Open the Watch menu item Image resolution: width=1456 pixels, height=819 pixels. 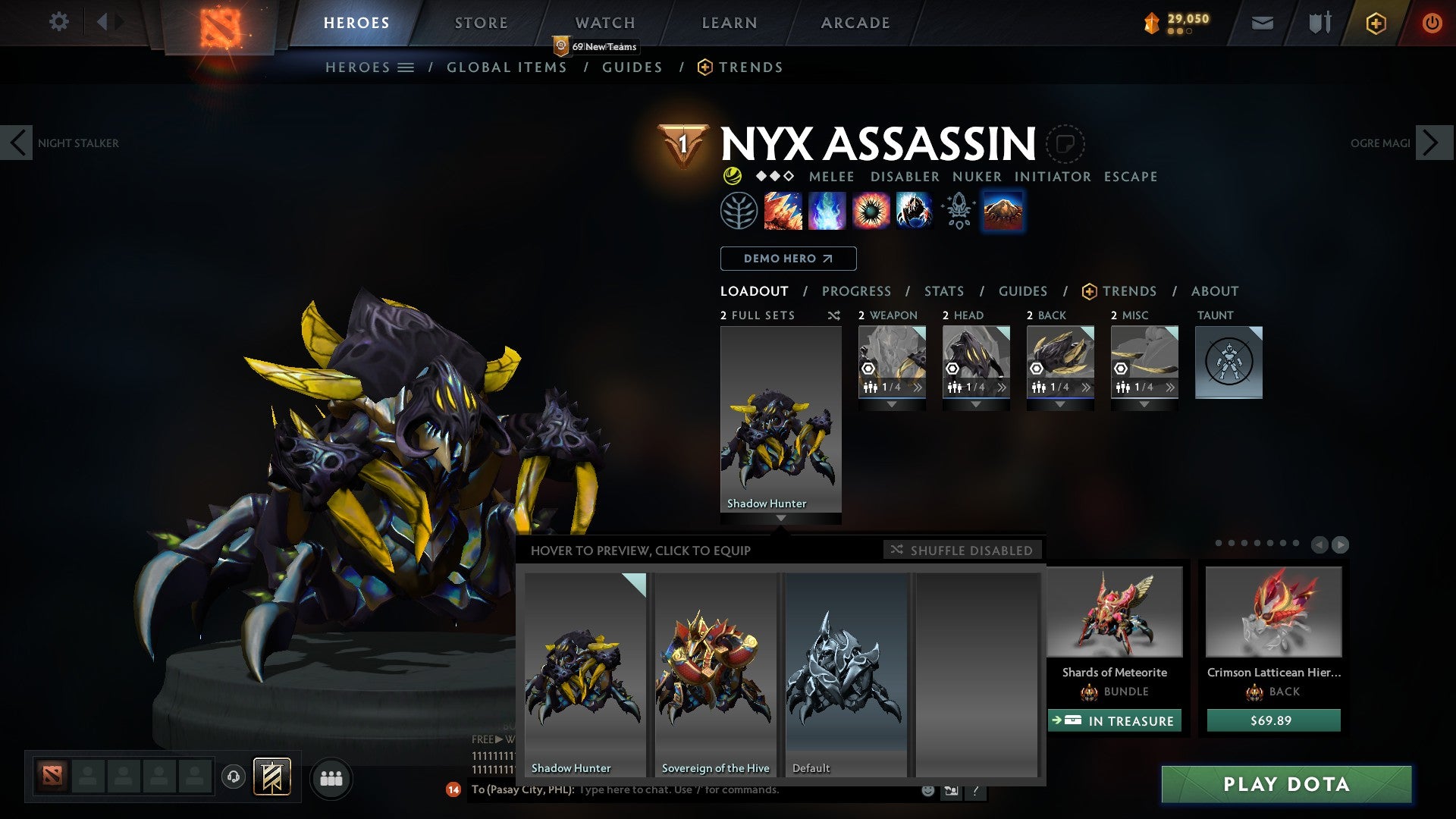point(606,22)
